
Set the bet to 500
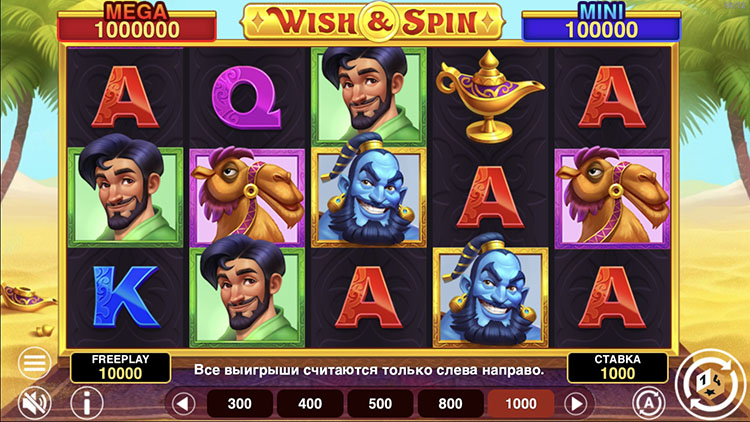pos(380,404)
